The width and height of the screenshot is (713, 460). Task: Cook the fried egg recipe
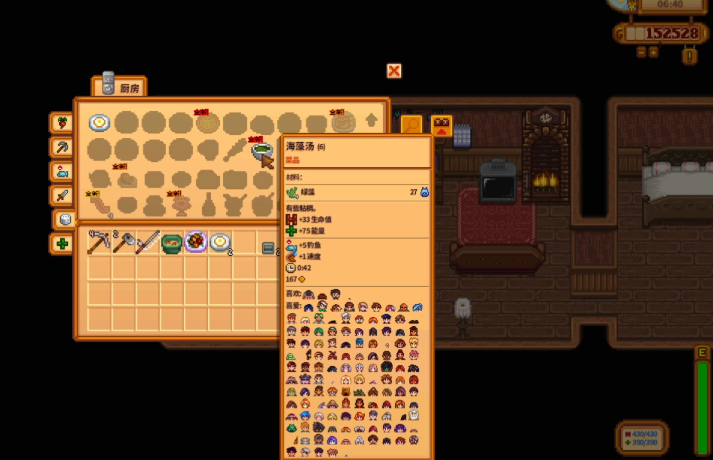click(99, 123)
